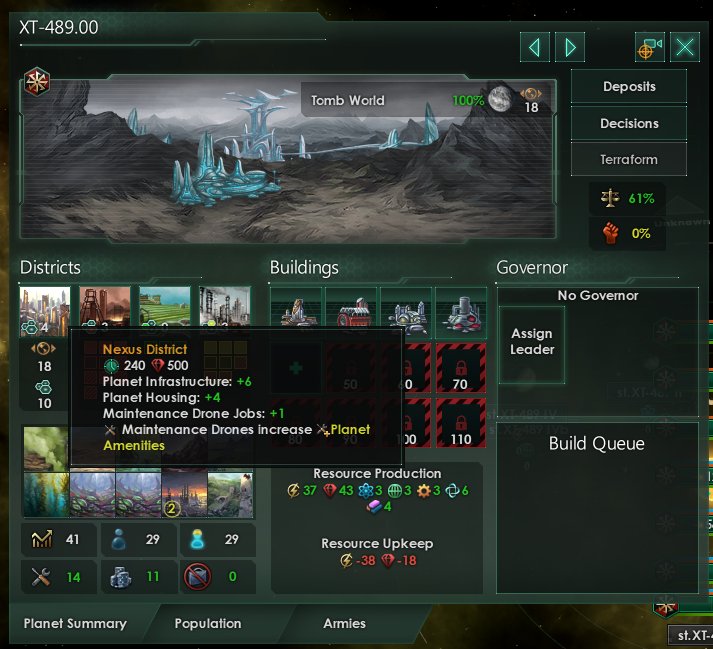
Task: Close the XT-489.00 planet window
Action: pos(685,47)
